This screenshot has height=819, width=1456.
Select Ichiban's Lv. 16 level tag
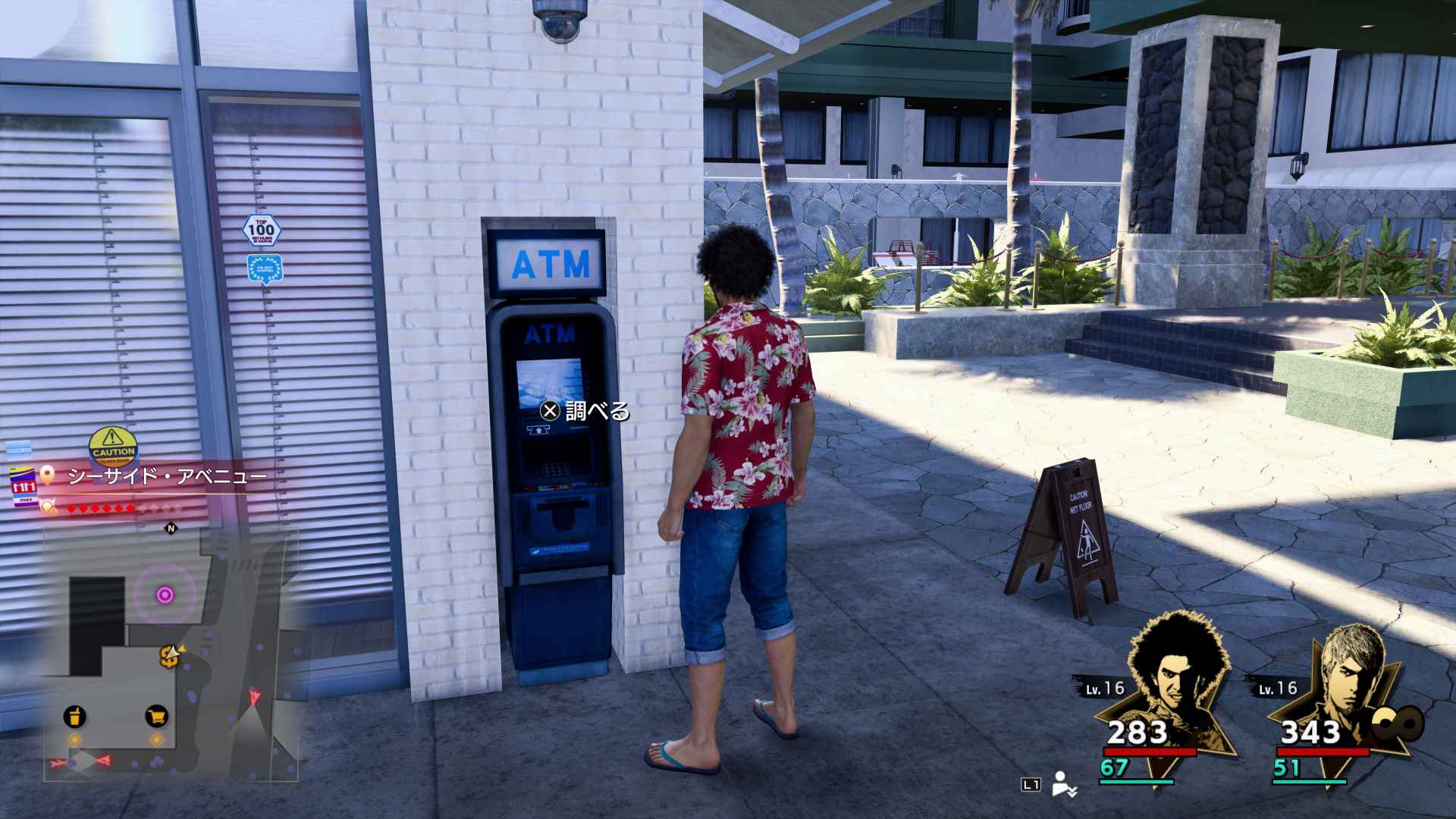point(1104,688)
